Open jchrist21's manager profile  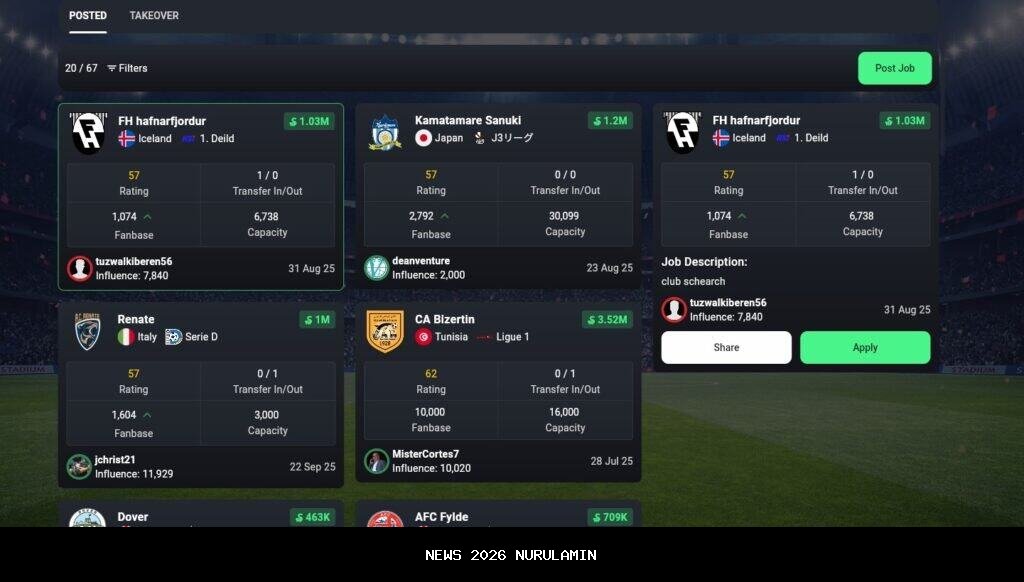pyautogui.click(x=115, y=460)
